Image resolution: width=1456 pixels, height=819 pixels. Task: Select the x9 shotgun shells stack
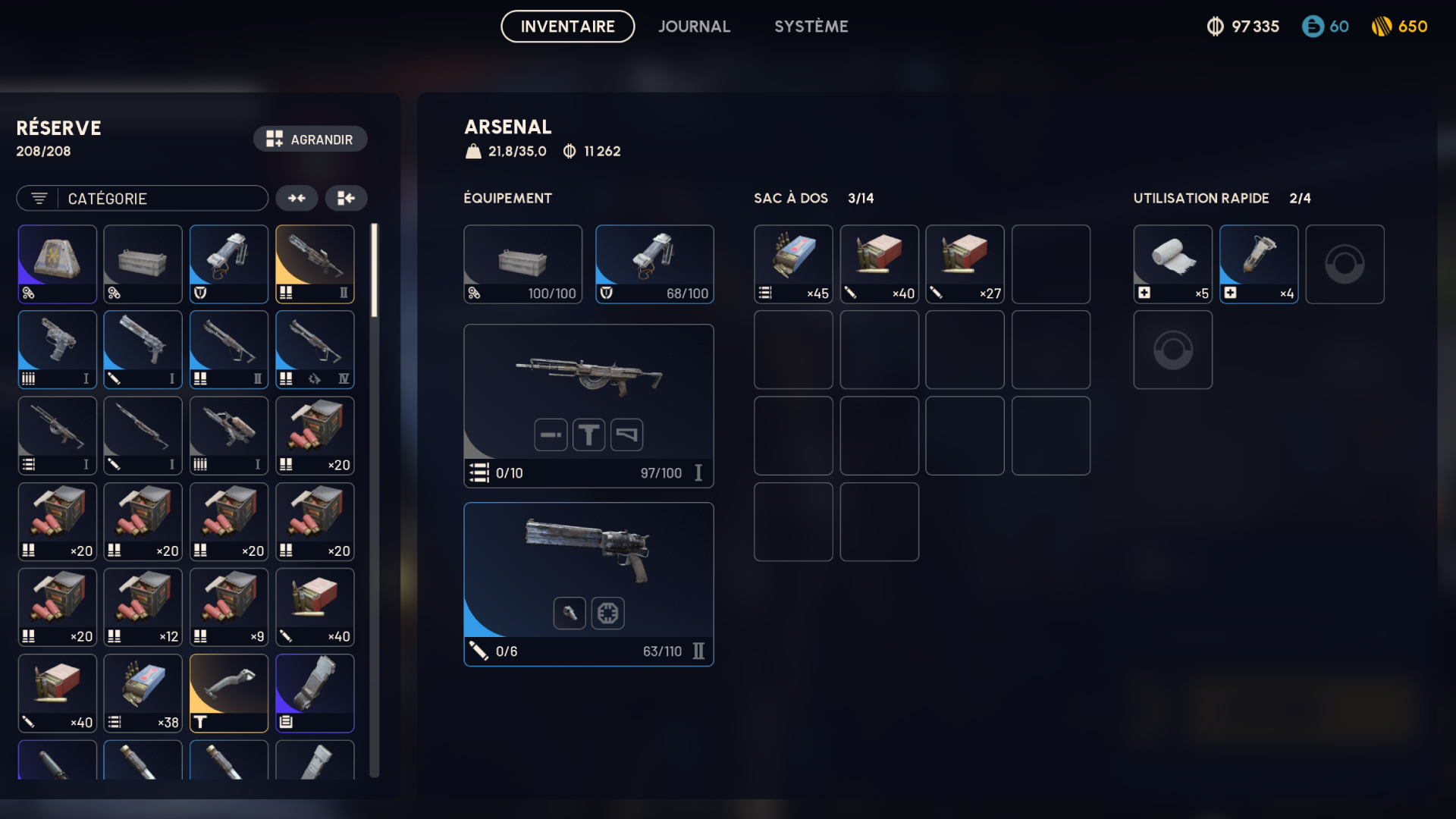pos(228,607)
